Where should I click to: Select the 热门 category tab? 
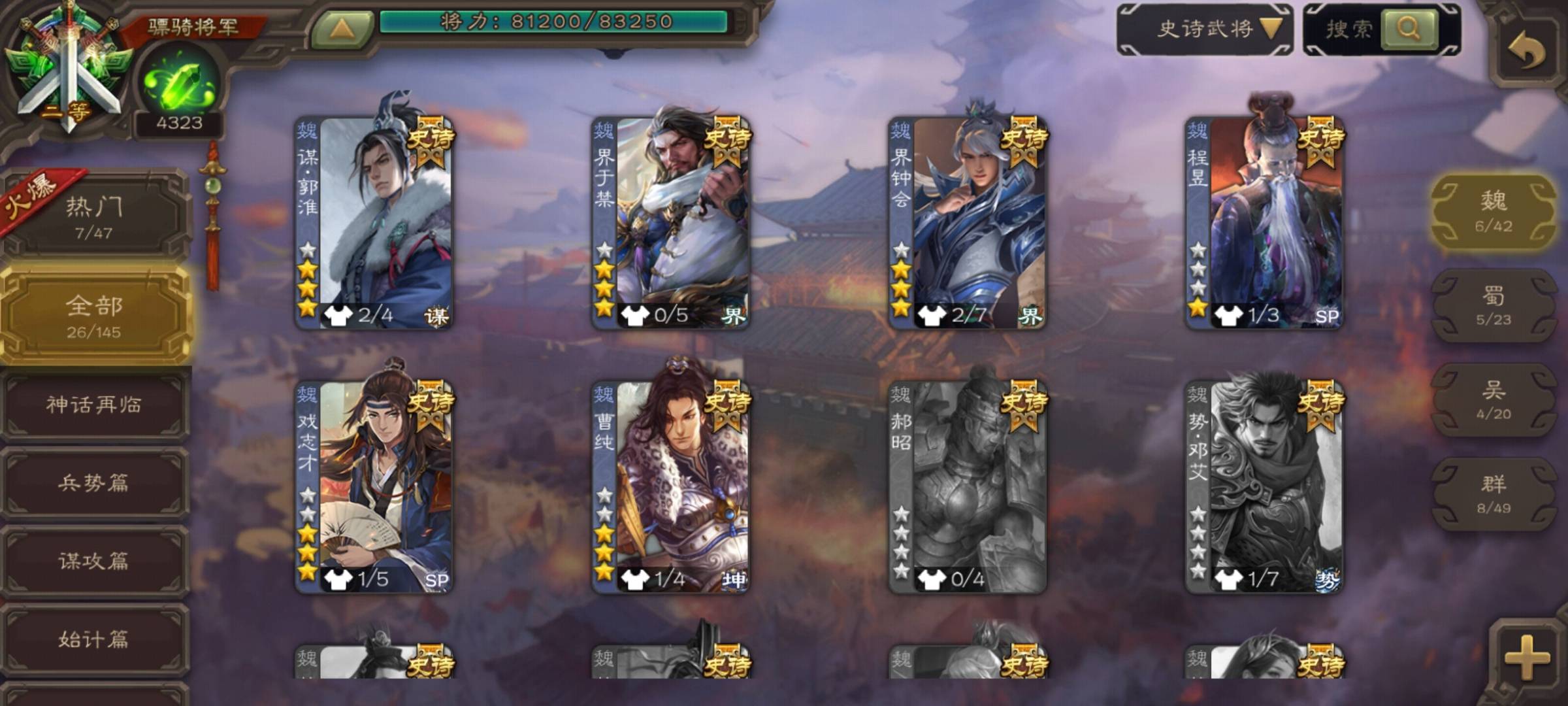(x=94, y=216)
